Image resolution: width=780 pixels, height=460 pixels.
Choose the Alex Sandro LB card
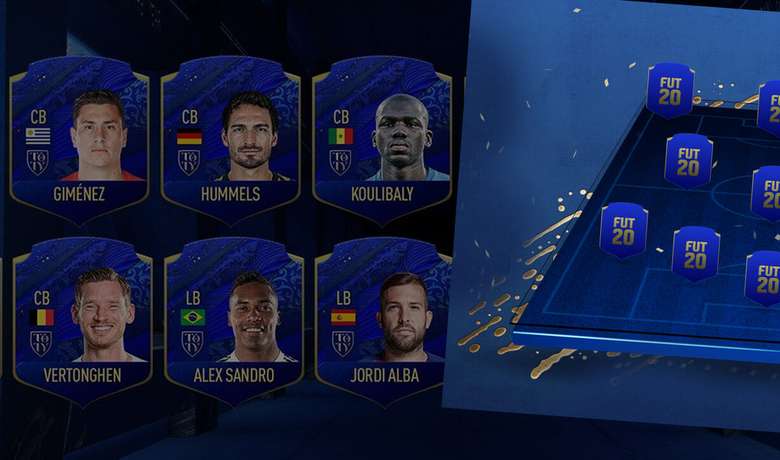pos(233,320)
